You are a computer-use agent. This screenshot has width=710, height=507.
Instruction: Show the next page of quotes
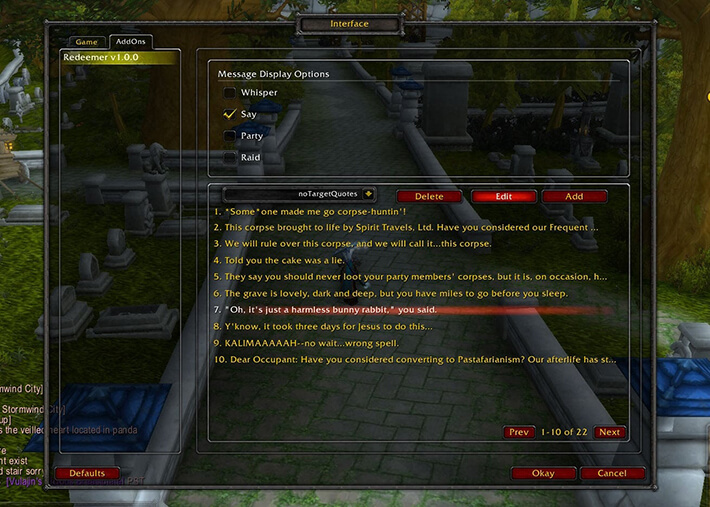click(609, 432)
